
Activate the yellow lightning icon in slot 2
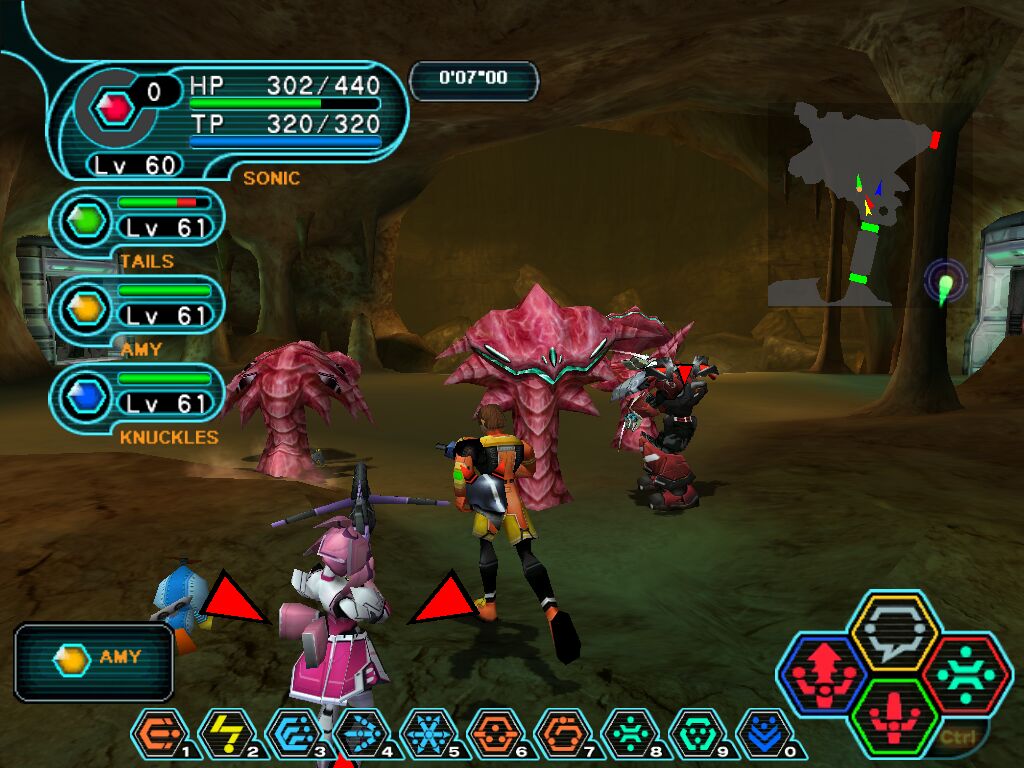(x=225, y=735)
